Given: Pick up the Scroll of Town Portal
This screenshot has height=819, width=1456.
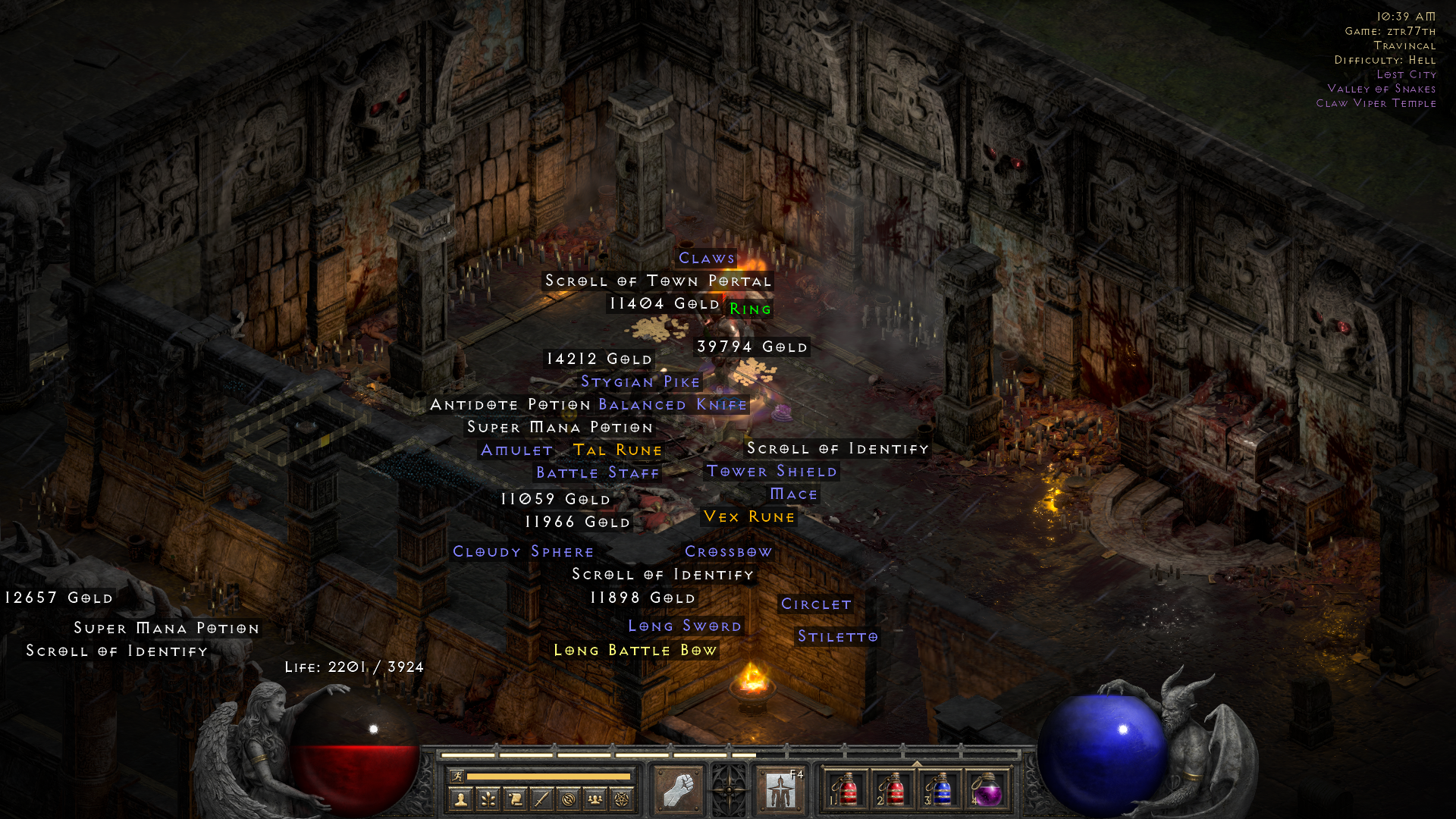Looking at the screenshot, I should point(657,281).
